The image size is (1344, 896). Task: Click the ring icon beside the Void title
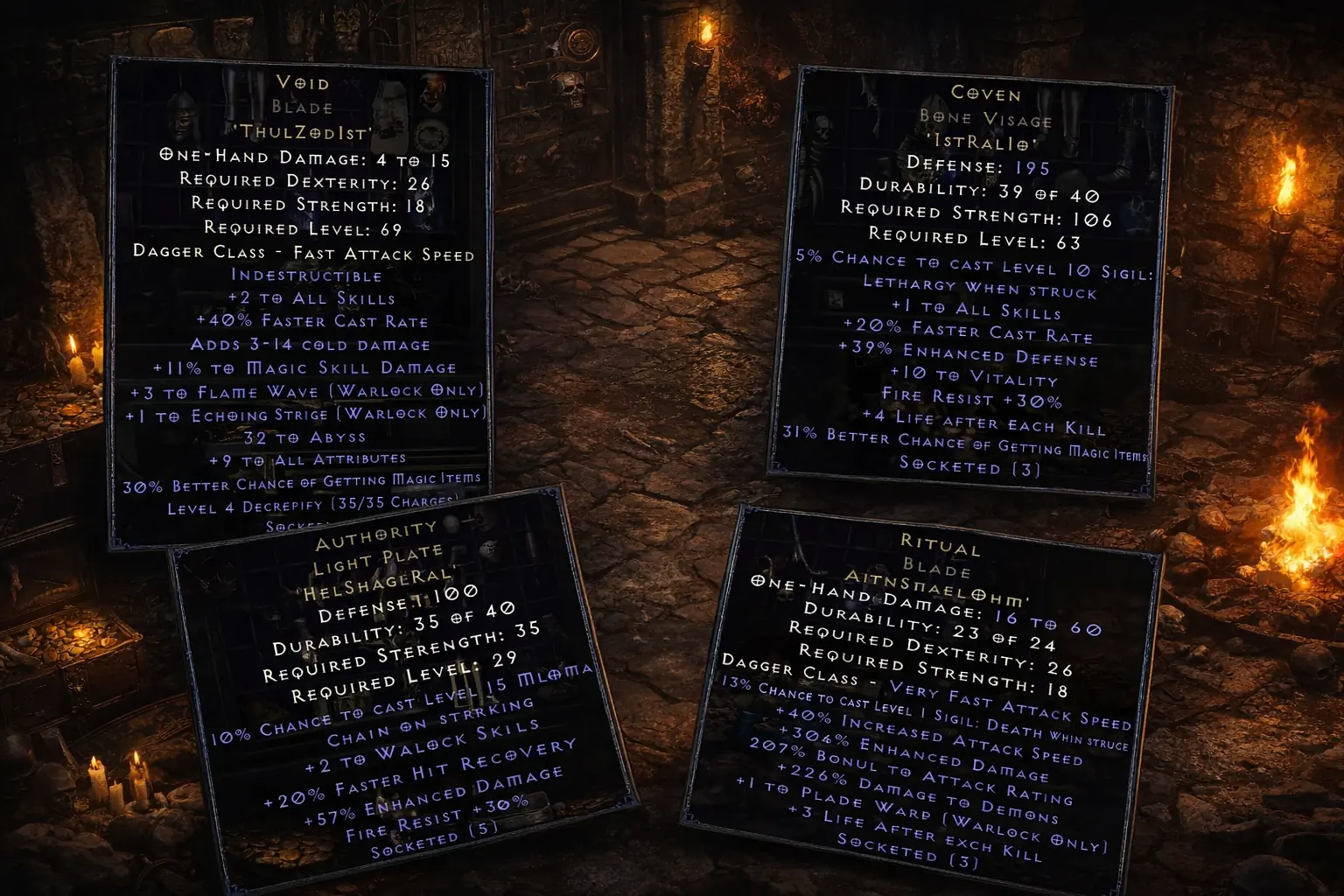[433, 137]
